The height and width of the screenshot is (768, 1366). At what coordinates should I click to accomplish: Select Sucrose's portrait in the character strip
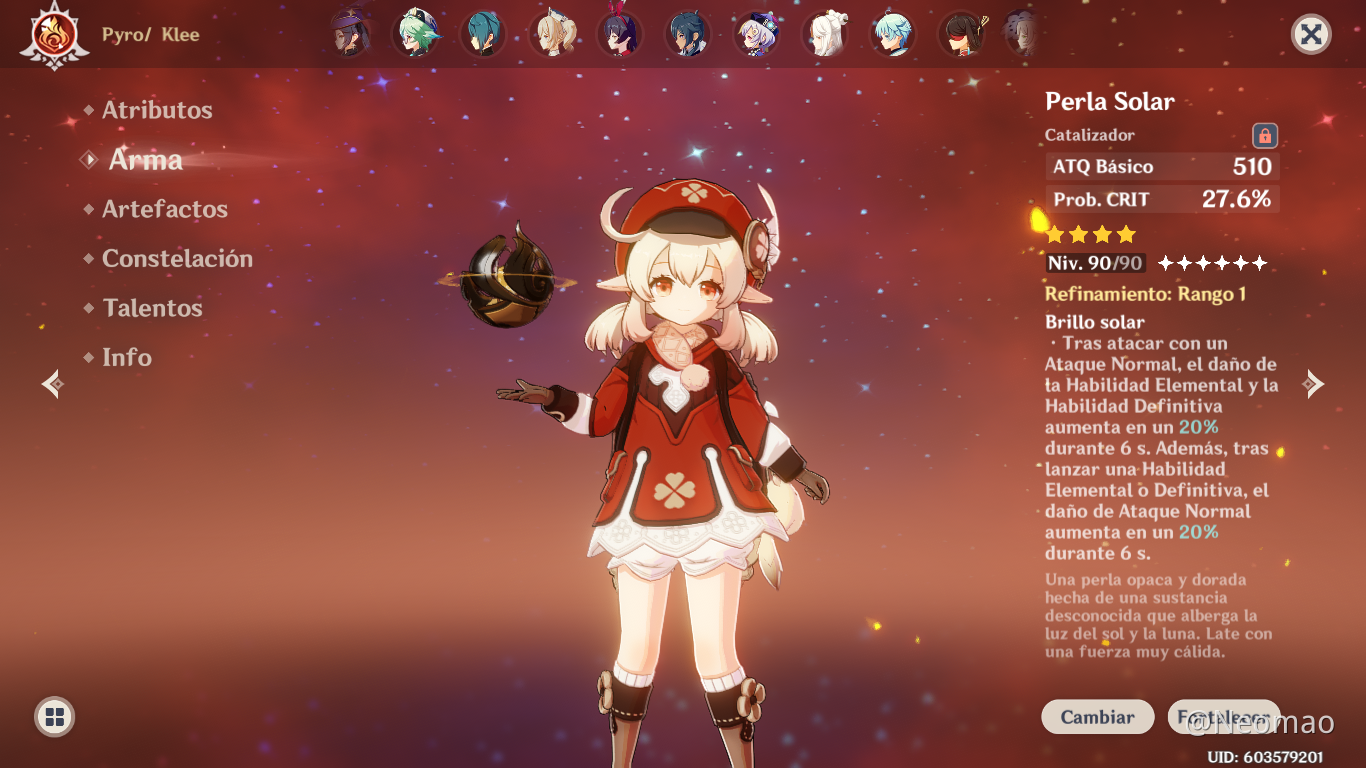point(417,34)
